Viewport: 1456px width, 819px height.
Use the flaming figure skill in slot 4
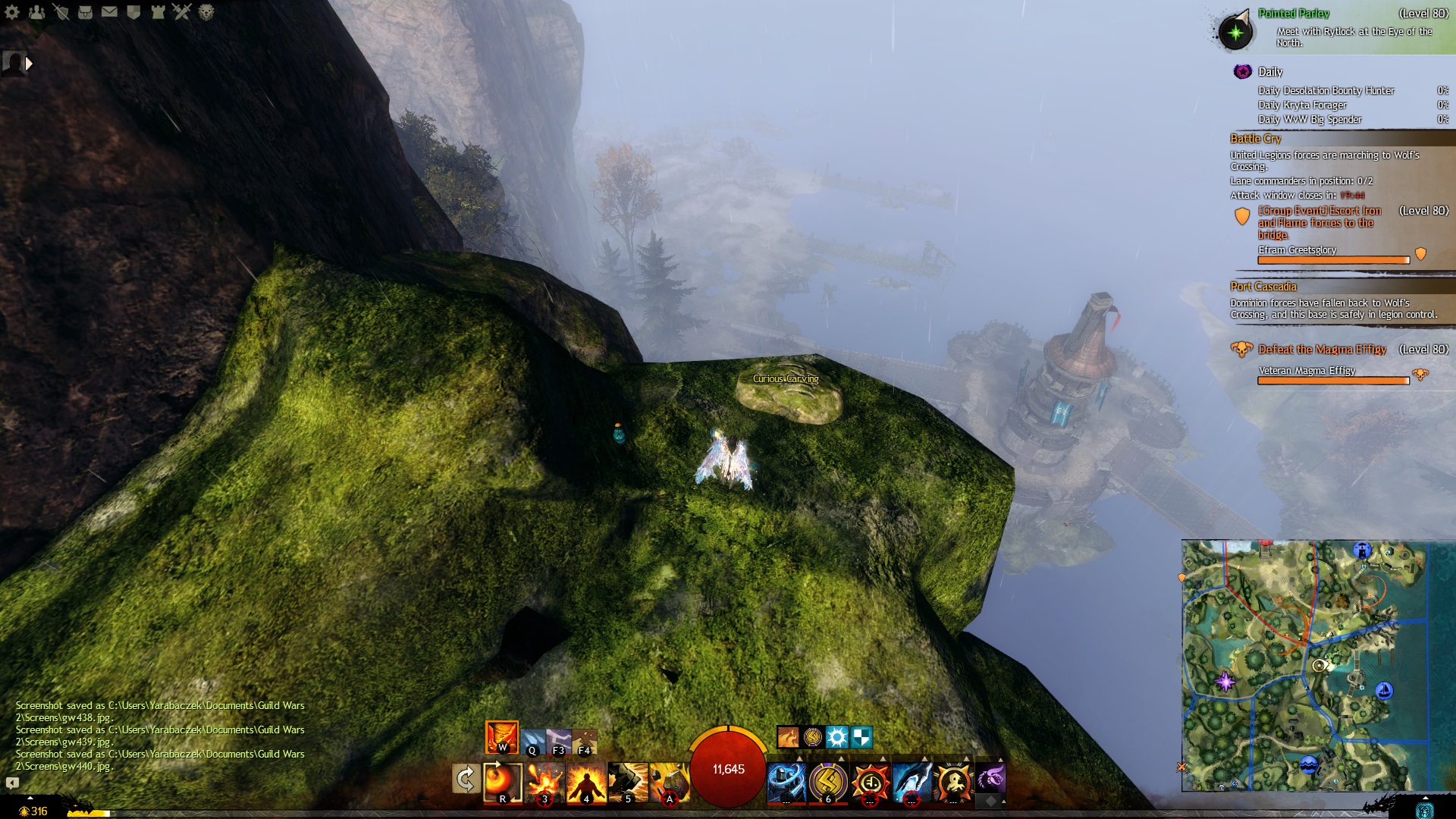pos(586,783)
